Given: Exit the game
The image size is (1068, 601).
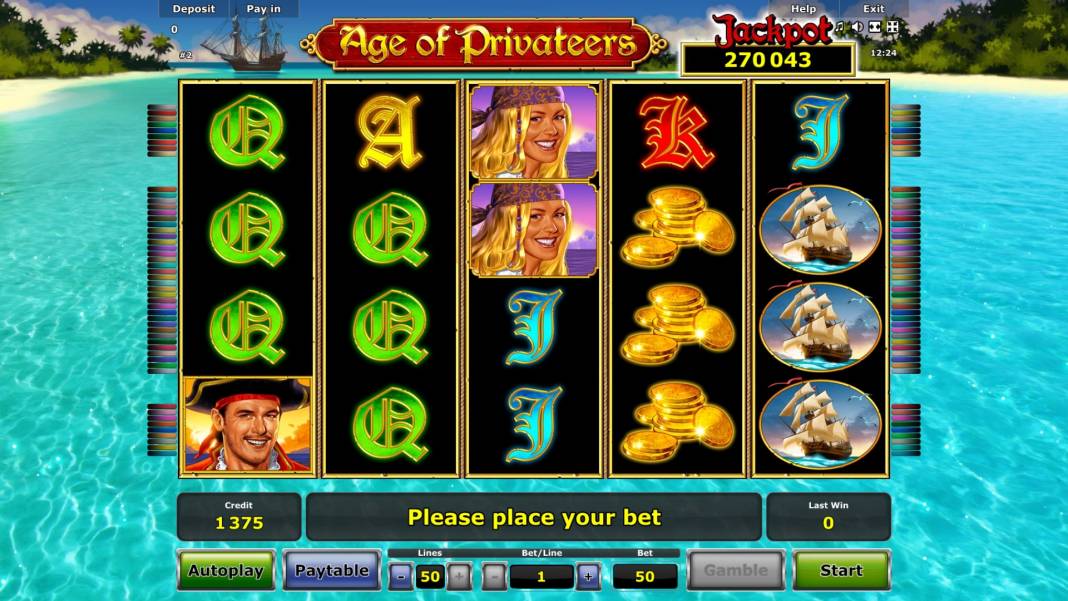Looking at the screenshot, I should (873, 9).
